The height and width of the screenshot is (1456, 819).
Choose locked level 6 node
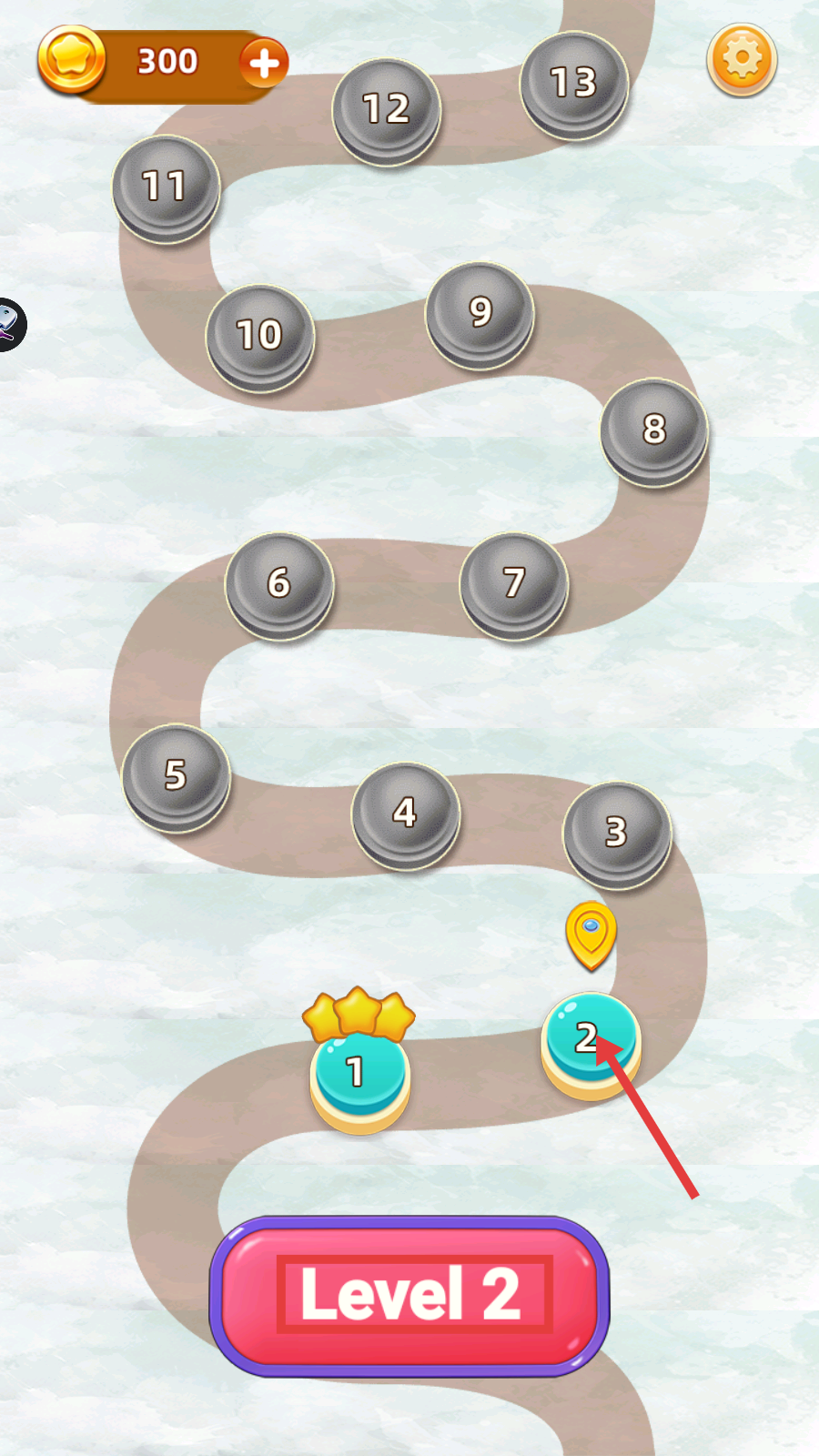point(279,583)
